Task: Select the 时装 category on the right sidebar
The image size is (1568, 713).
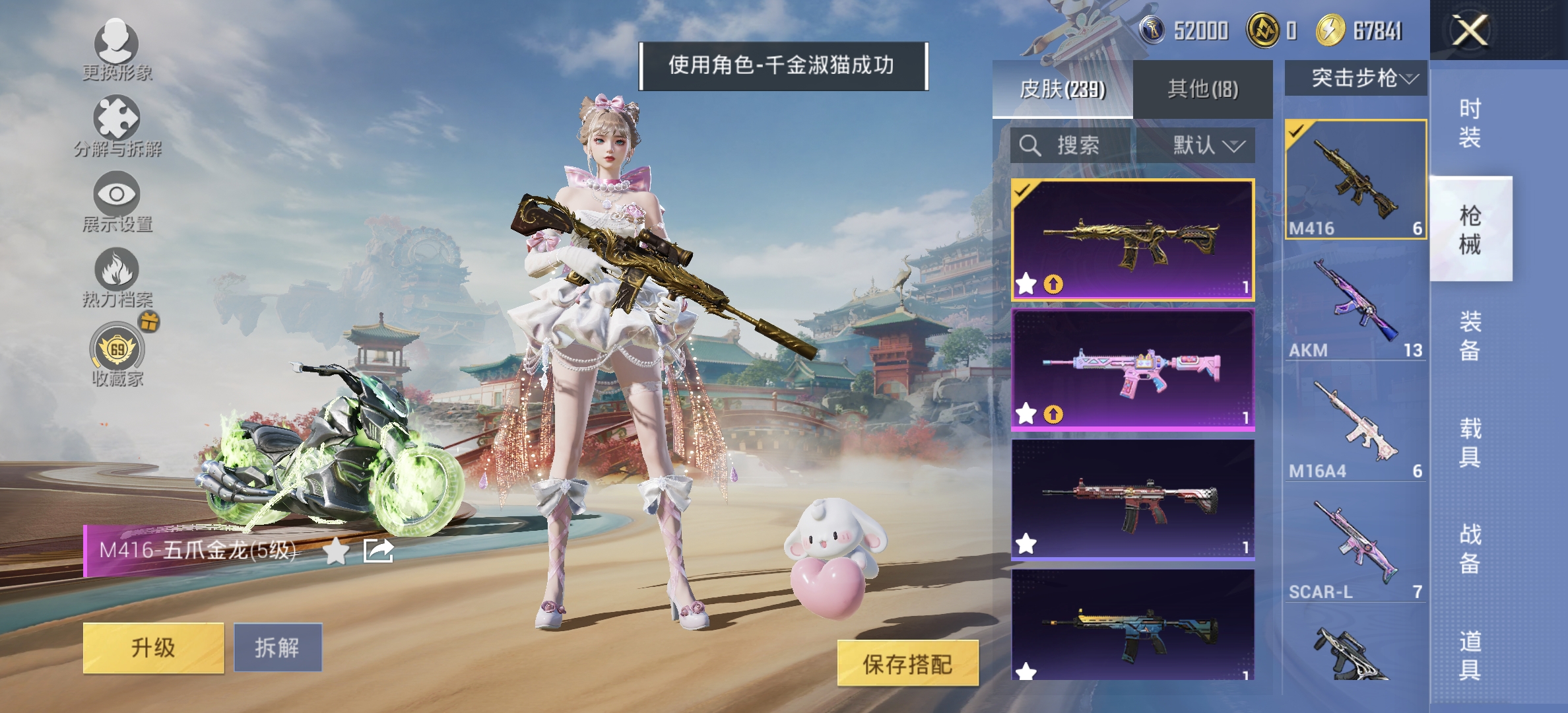Action: tap(1471, 122)
